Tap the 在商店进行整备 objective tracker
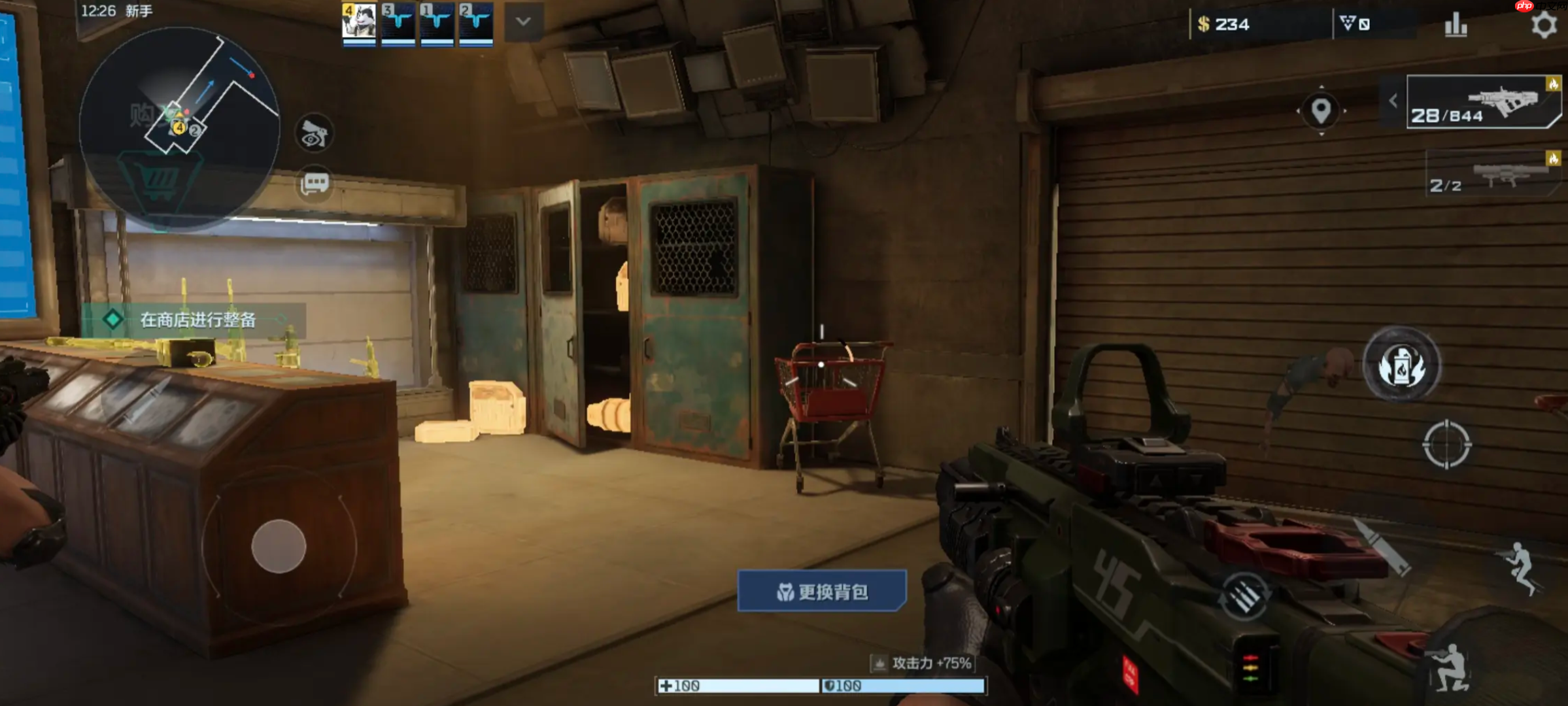The height and width of the screenshot is (706, 1568). (194, 320)
